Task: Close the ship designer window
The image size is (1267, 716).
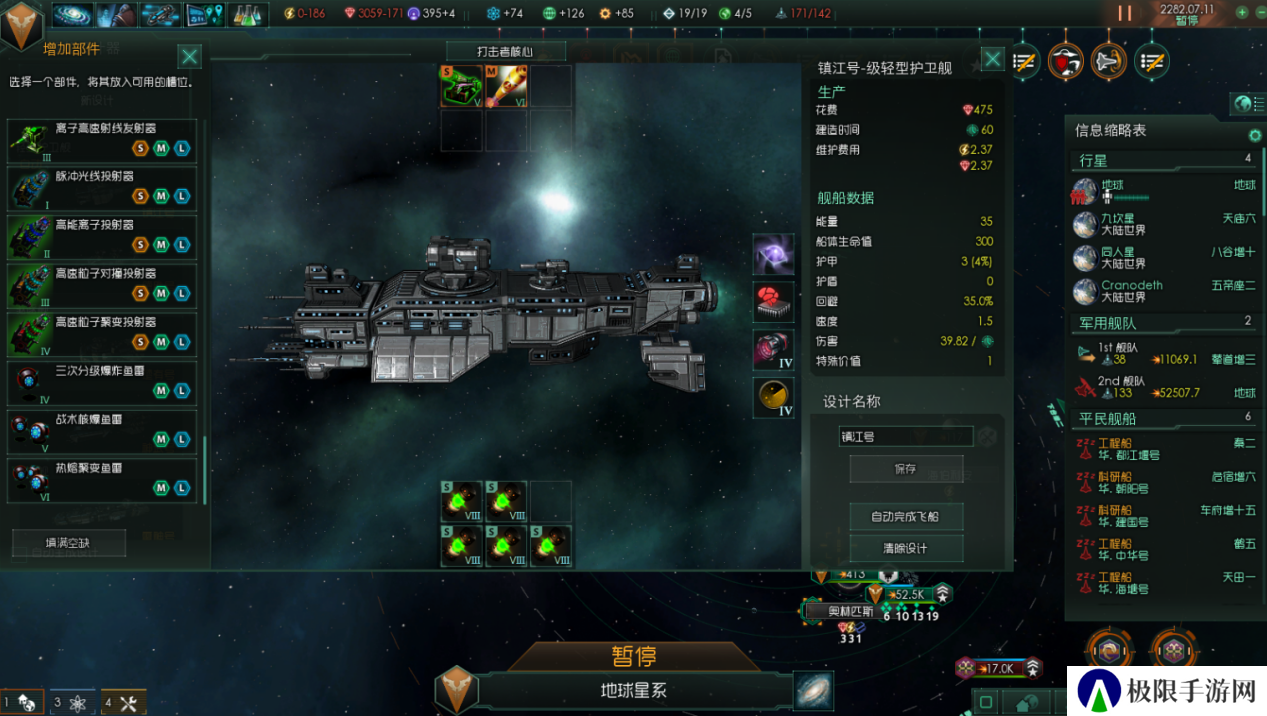Action: pos(992,60)
